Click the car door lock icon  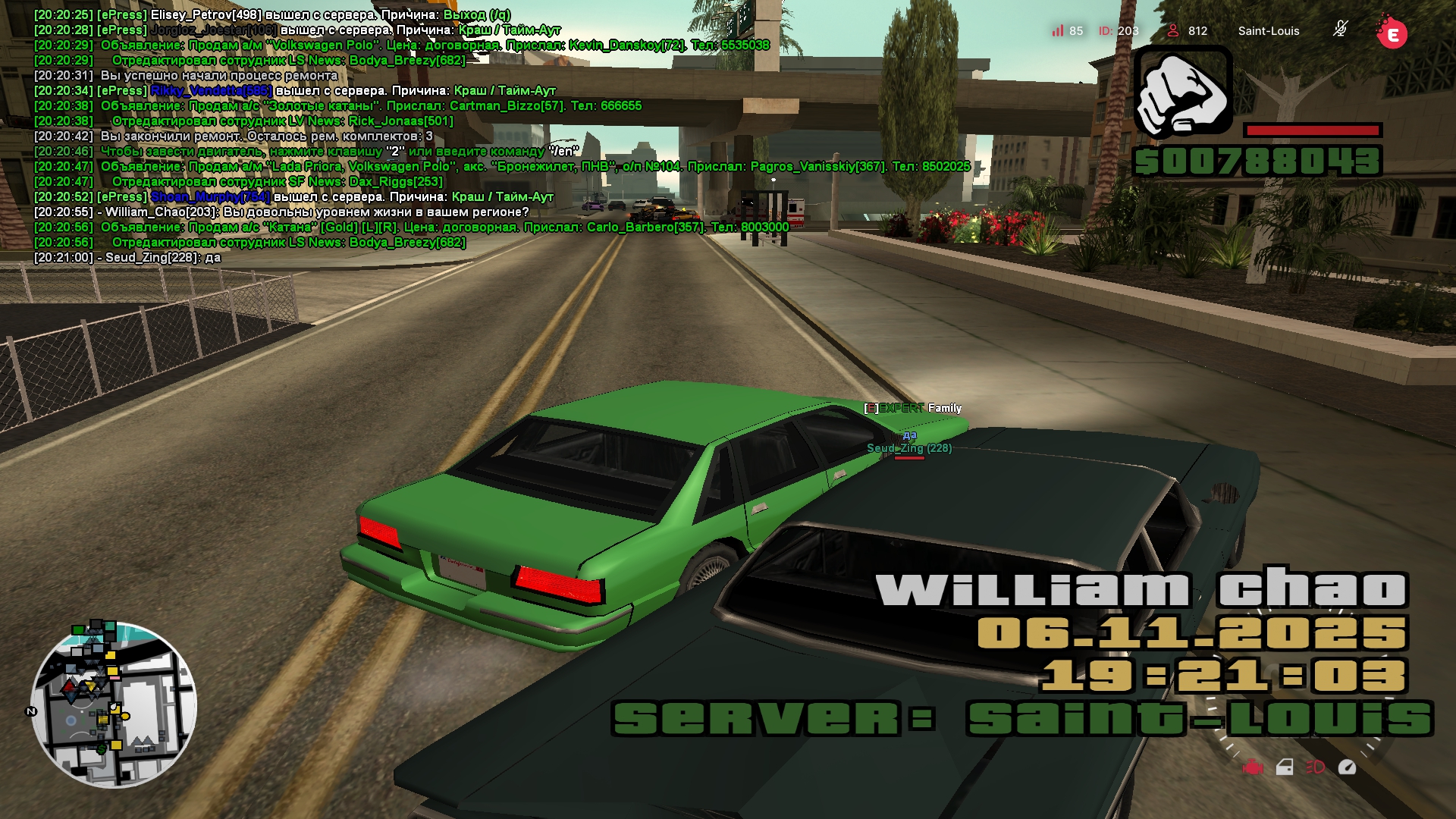[1285, 767]
